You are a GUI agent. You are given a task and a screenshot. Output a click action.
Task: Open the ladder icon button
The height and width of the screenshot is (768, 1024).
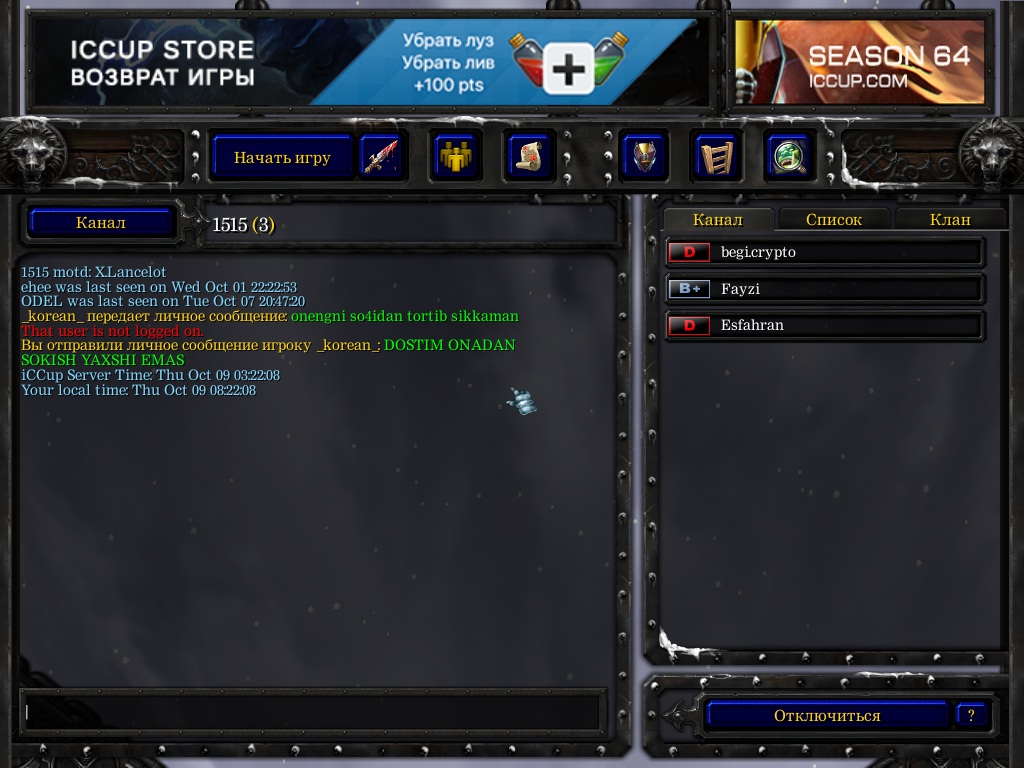[x=716, y=157]
